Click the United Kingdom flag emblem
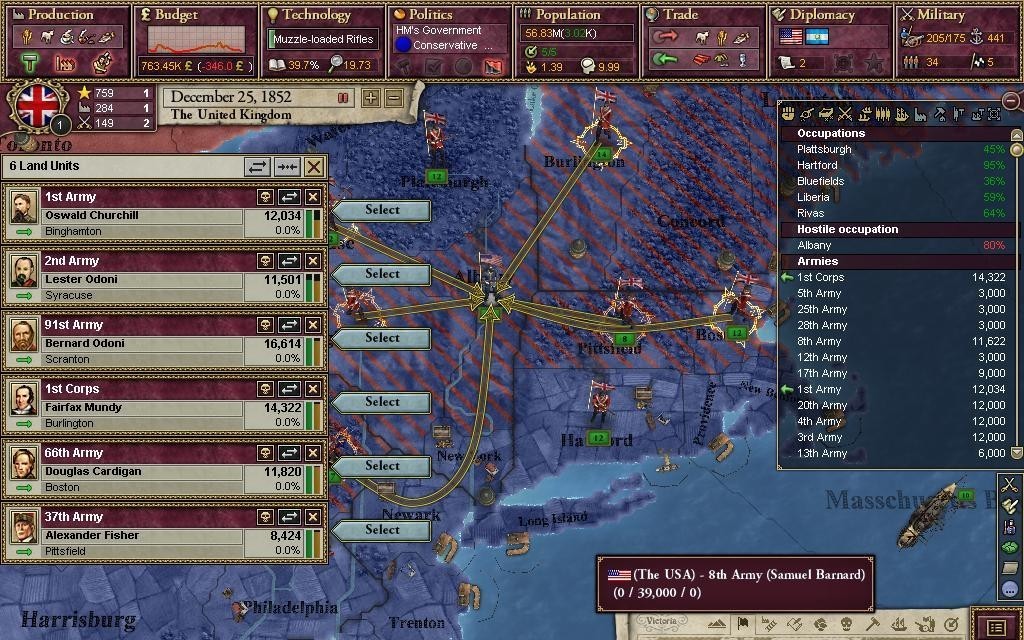 [x=38, y=106]
